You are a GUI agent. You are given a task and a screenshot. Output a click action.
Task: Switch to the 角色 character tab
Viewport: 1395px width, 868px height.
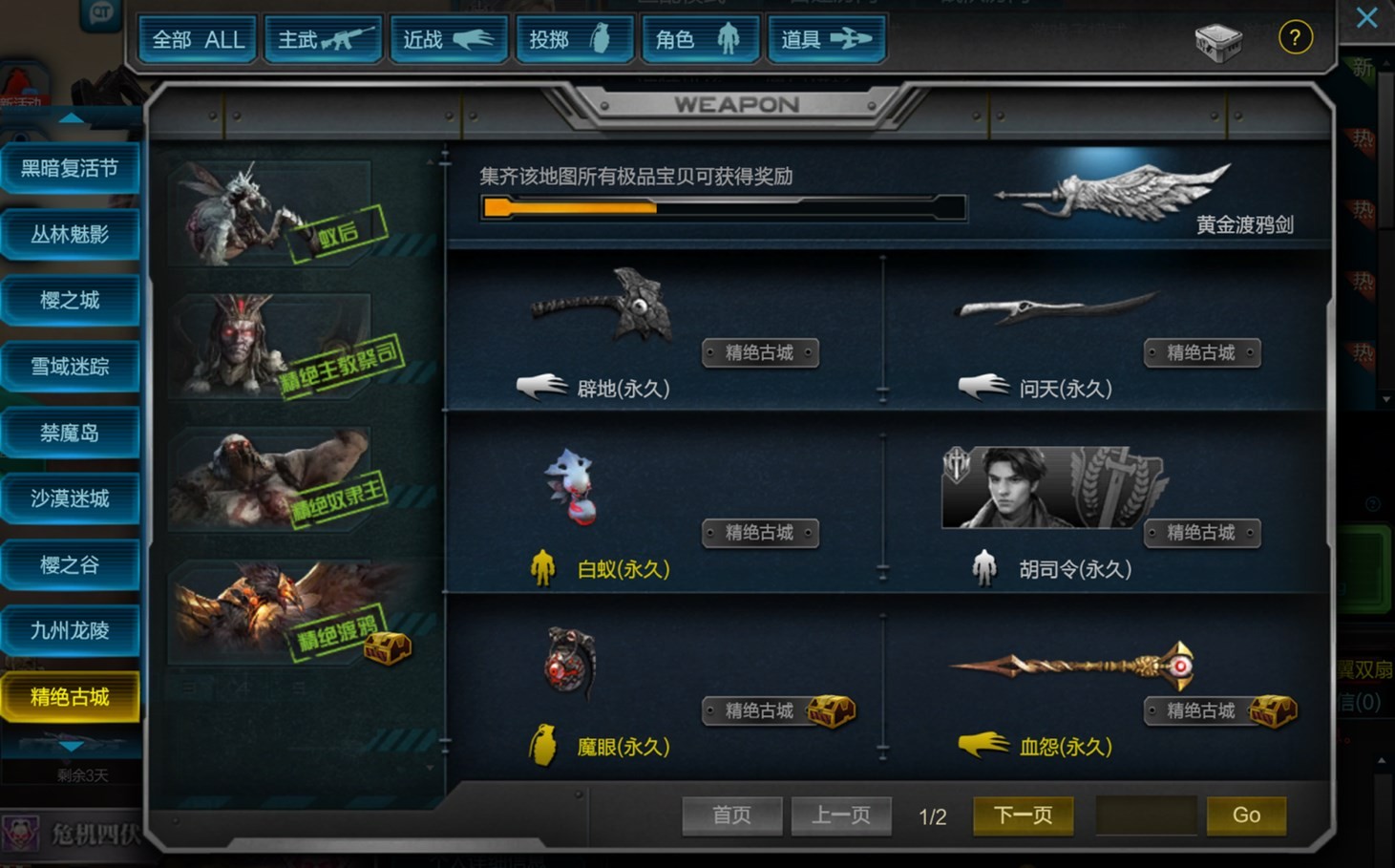[x=700, y=40]
